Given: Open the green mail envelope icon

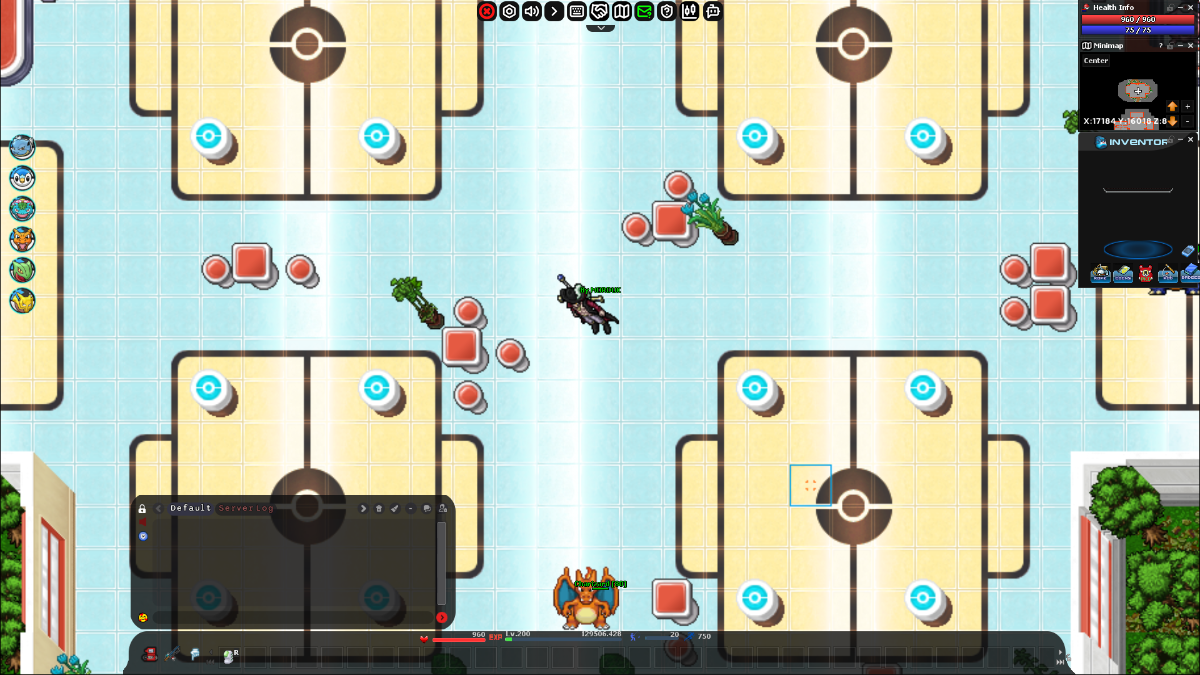Looking at the screenshot, I should [644, 11].
